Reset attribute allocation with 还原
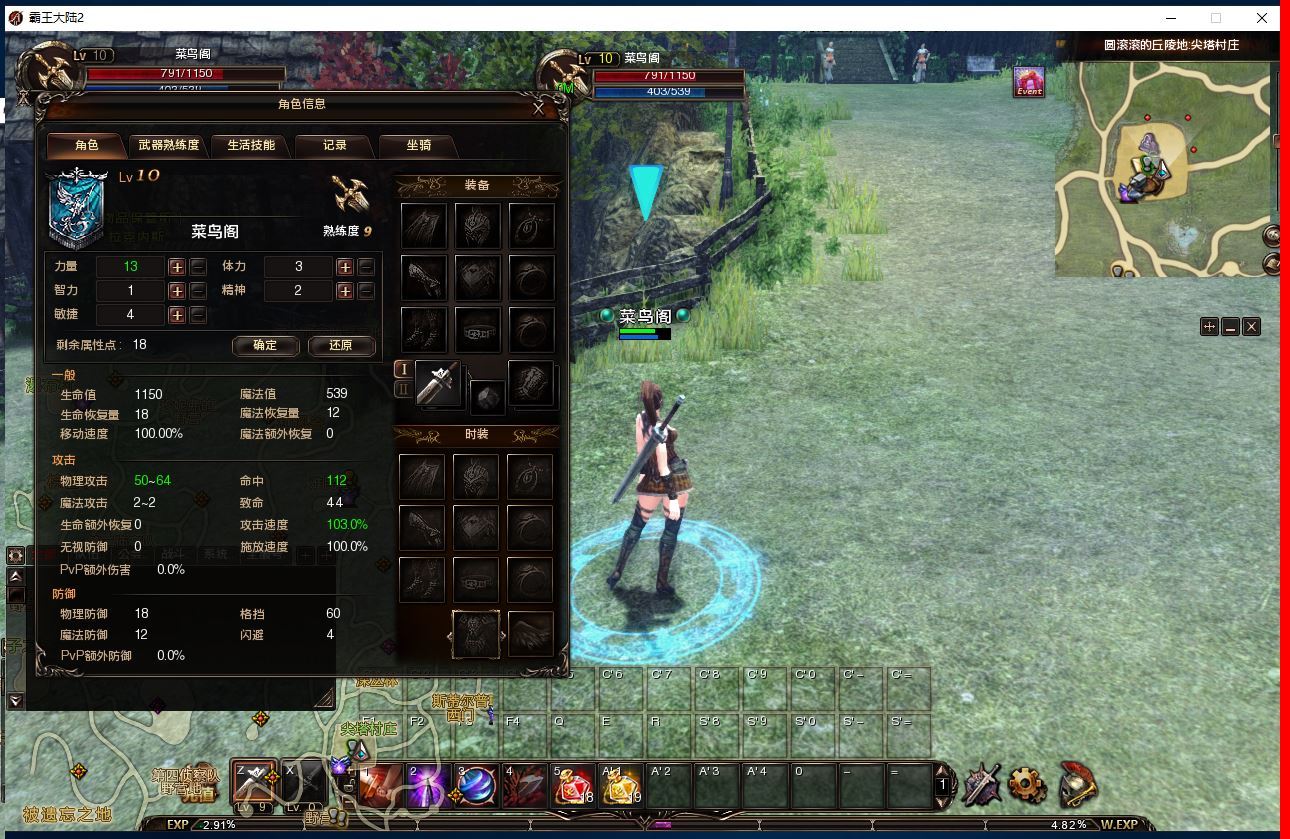Screen dimensions: 1290x839 [341, 346]
